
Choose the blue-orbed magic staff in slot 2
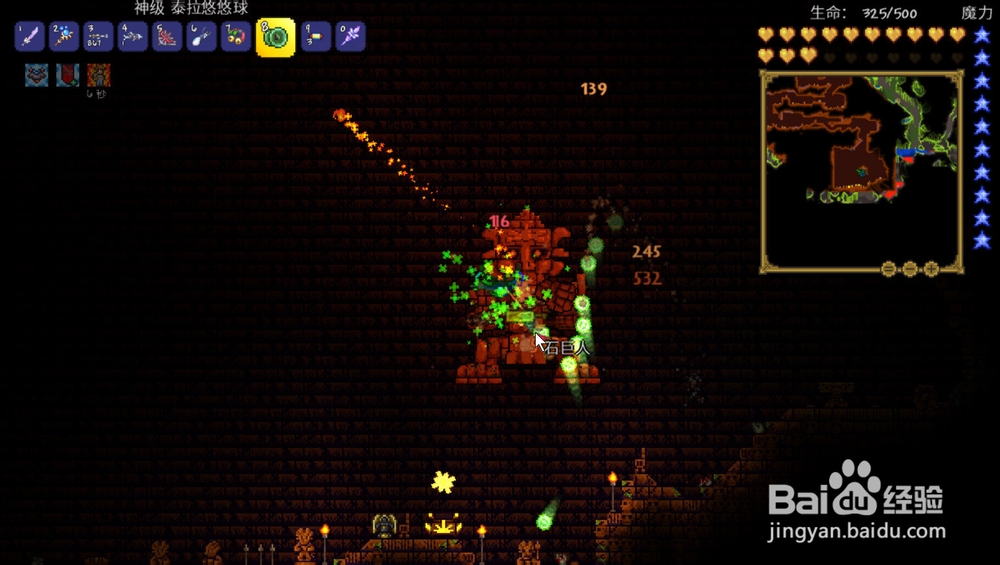coord(64,38)
